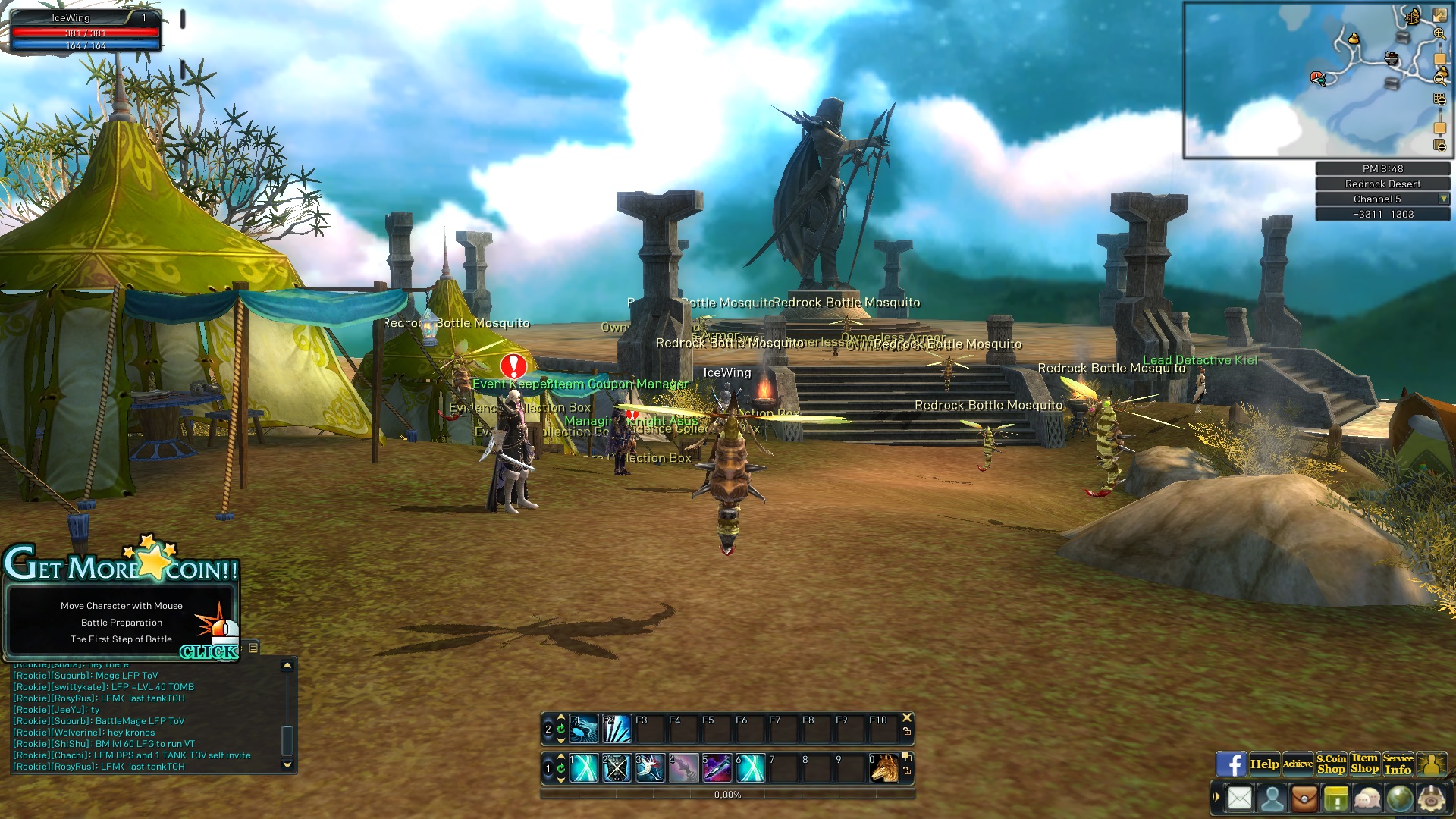Open the Service Info button
This screenshot has height=819, width=1456.
pos(1398,764)
